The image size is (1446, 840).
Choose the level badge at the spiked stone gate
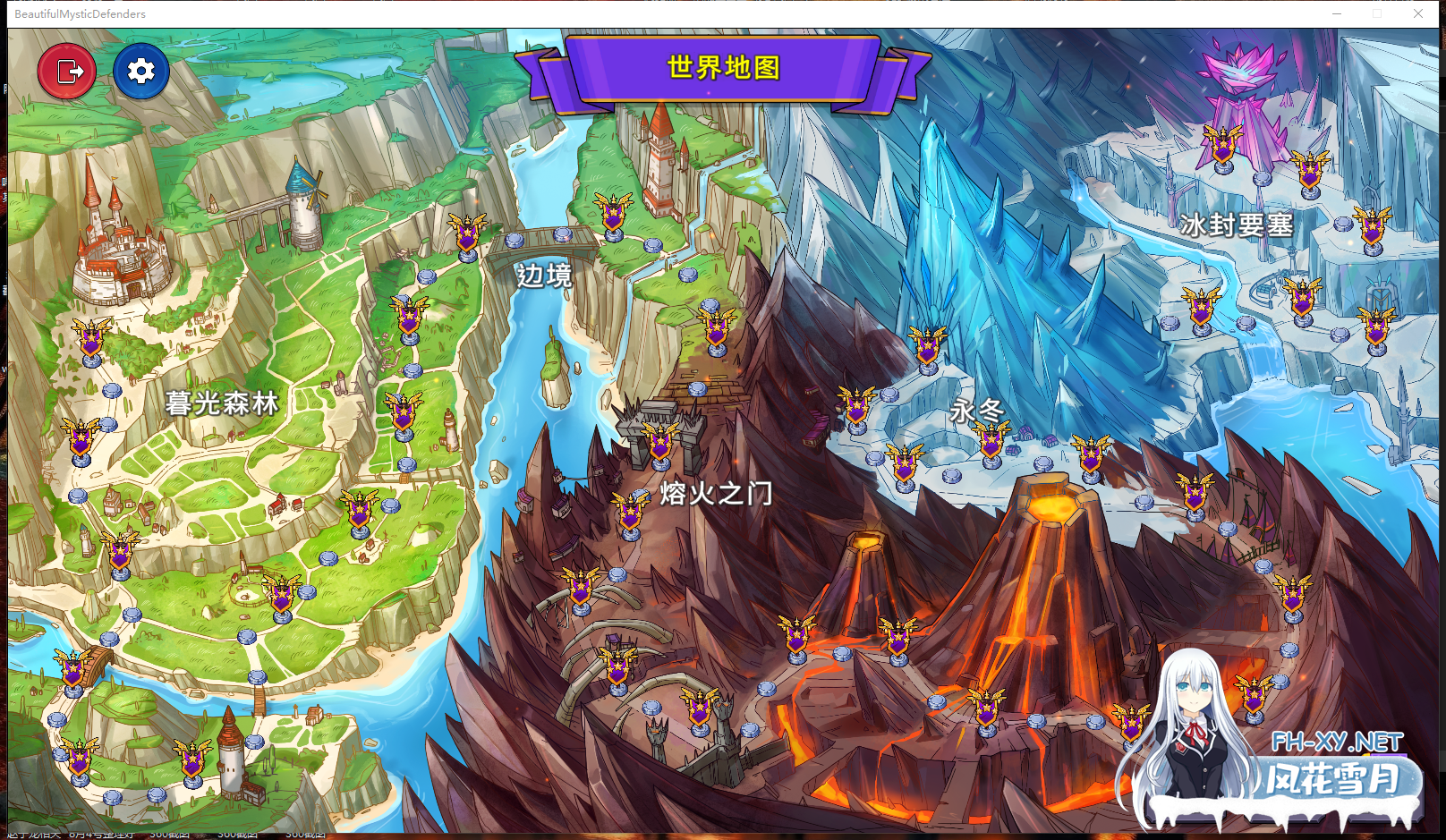tap(660, 442)
